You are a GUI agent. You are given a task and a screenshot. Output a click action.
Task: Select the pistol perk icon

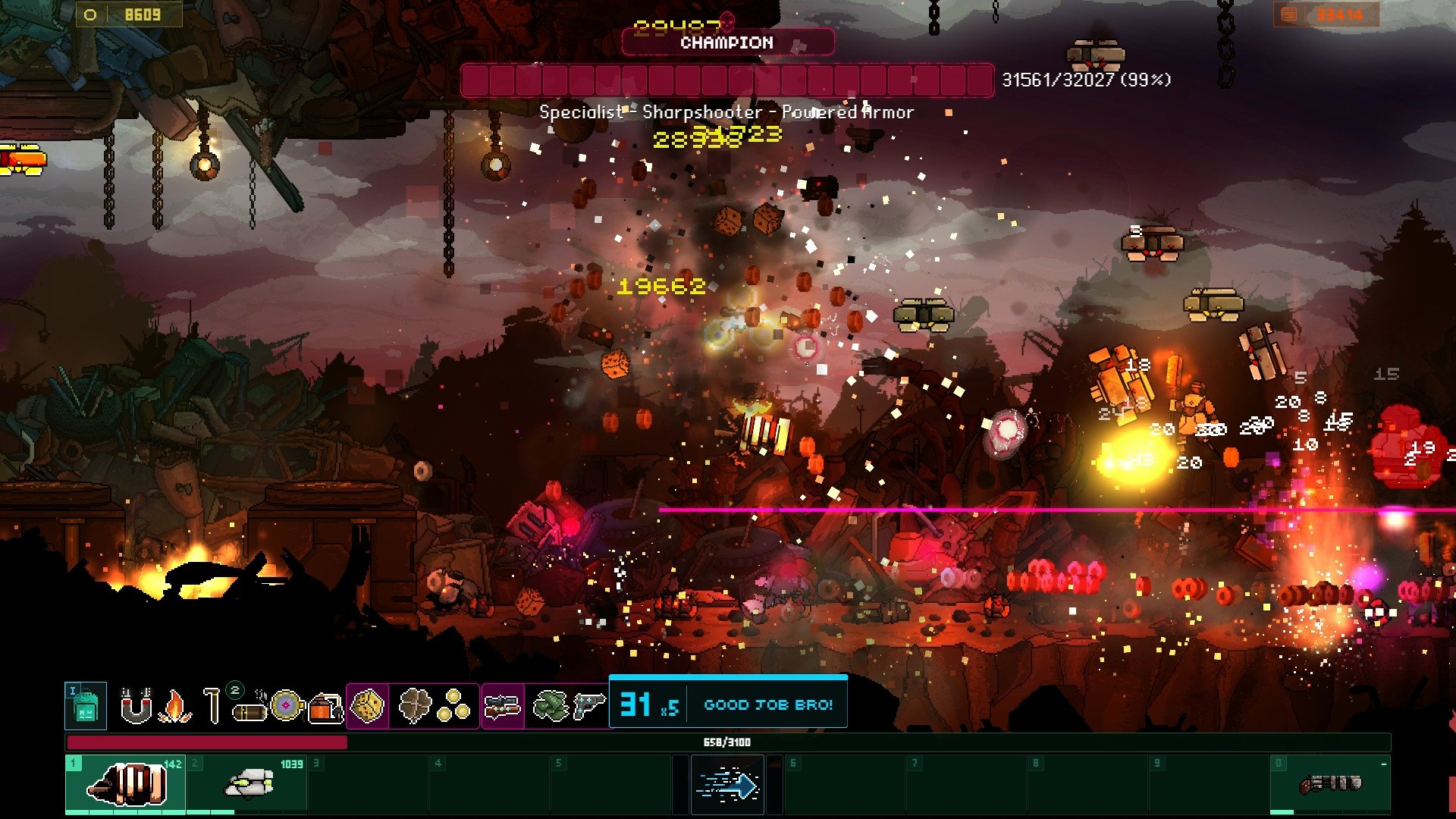point(589,706)
